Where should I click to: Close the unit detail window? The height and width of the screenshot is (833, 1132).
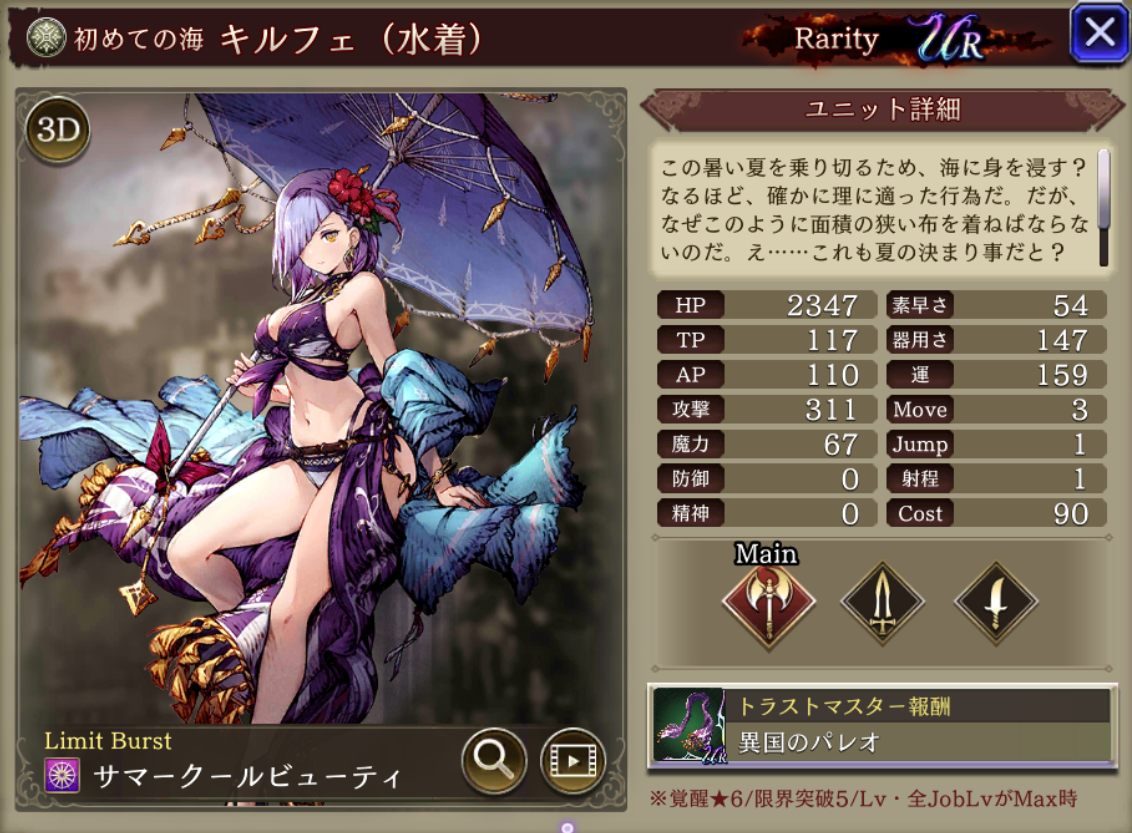[1099, 34]
